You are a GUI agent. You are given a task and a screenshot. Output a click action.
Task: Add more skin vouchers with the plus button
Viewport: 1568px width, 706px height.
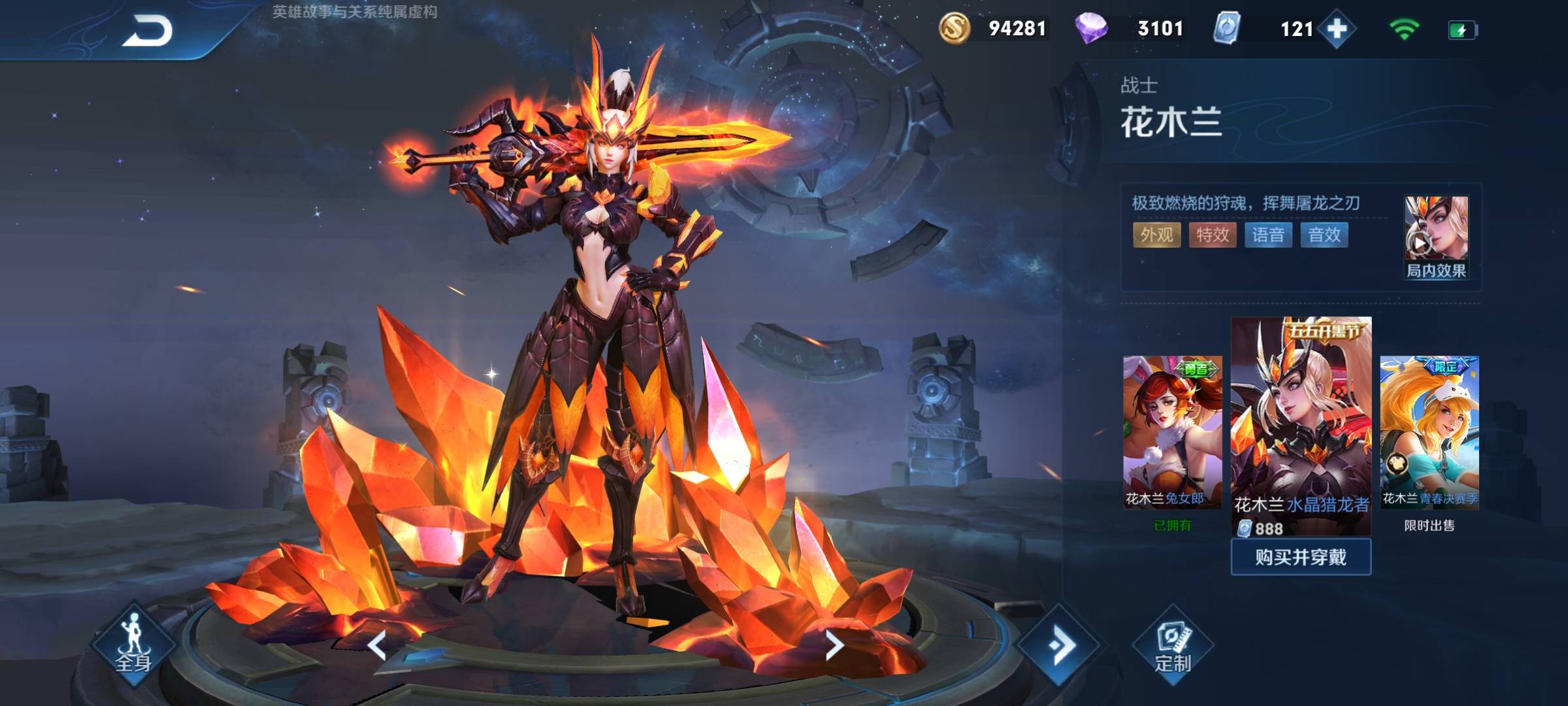pyautogui.click(x=1337, y=29)
